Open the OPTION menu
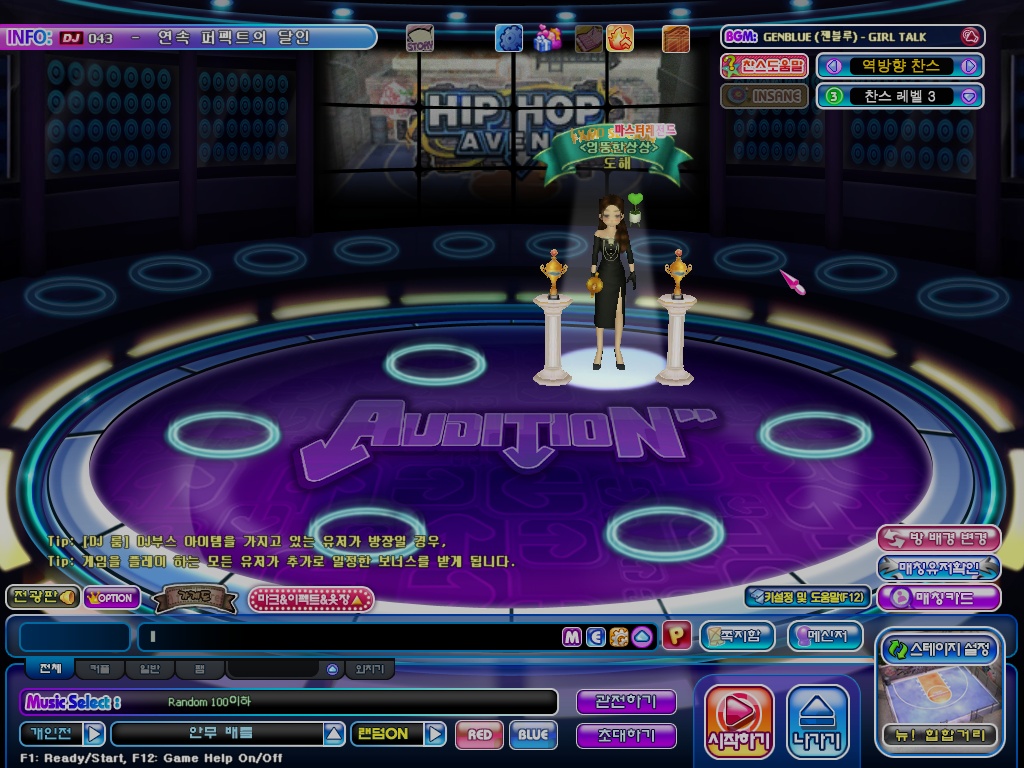This screenshot has height=768, width=1024. (x=112, y=598)
